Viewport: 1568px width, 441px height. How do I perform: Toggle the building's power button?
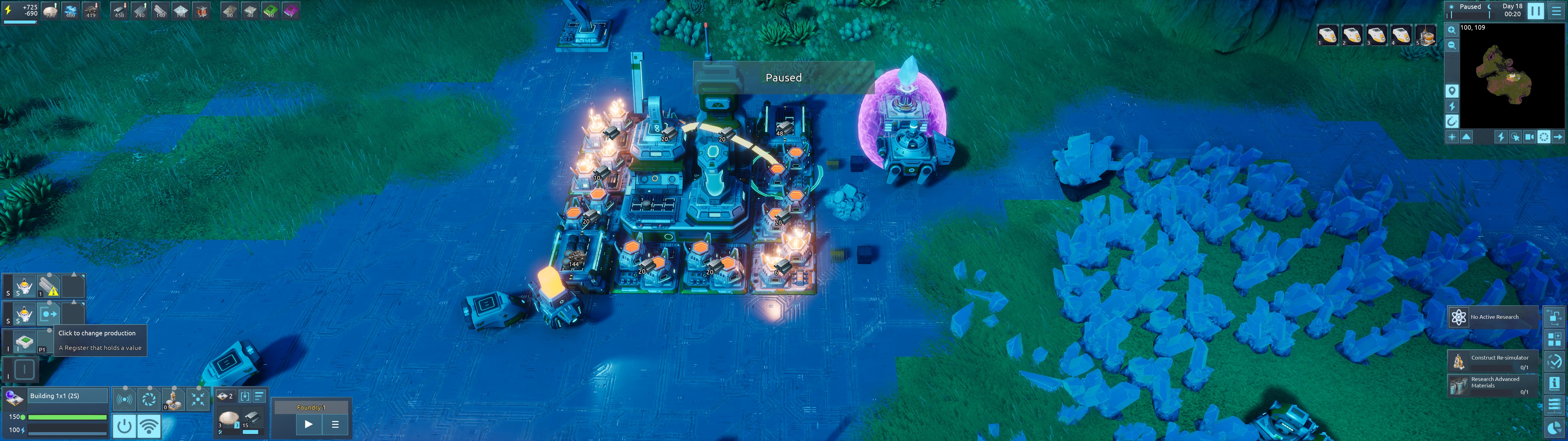point(124,426)
